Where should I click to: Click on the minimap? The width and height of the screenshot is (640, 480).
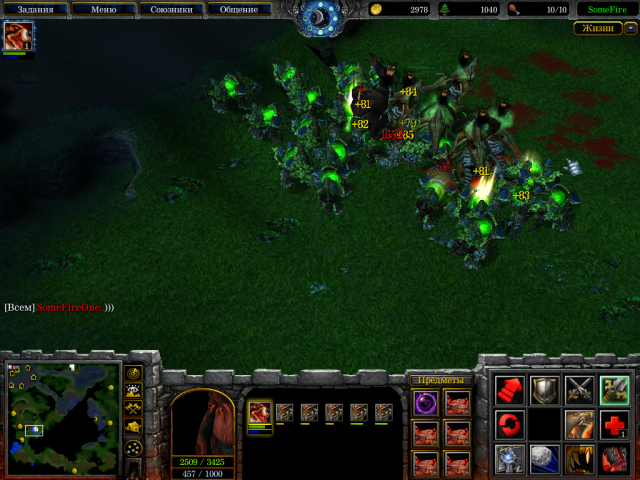63,415
